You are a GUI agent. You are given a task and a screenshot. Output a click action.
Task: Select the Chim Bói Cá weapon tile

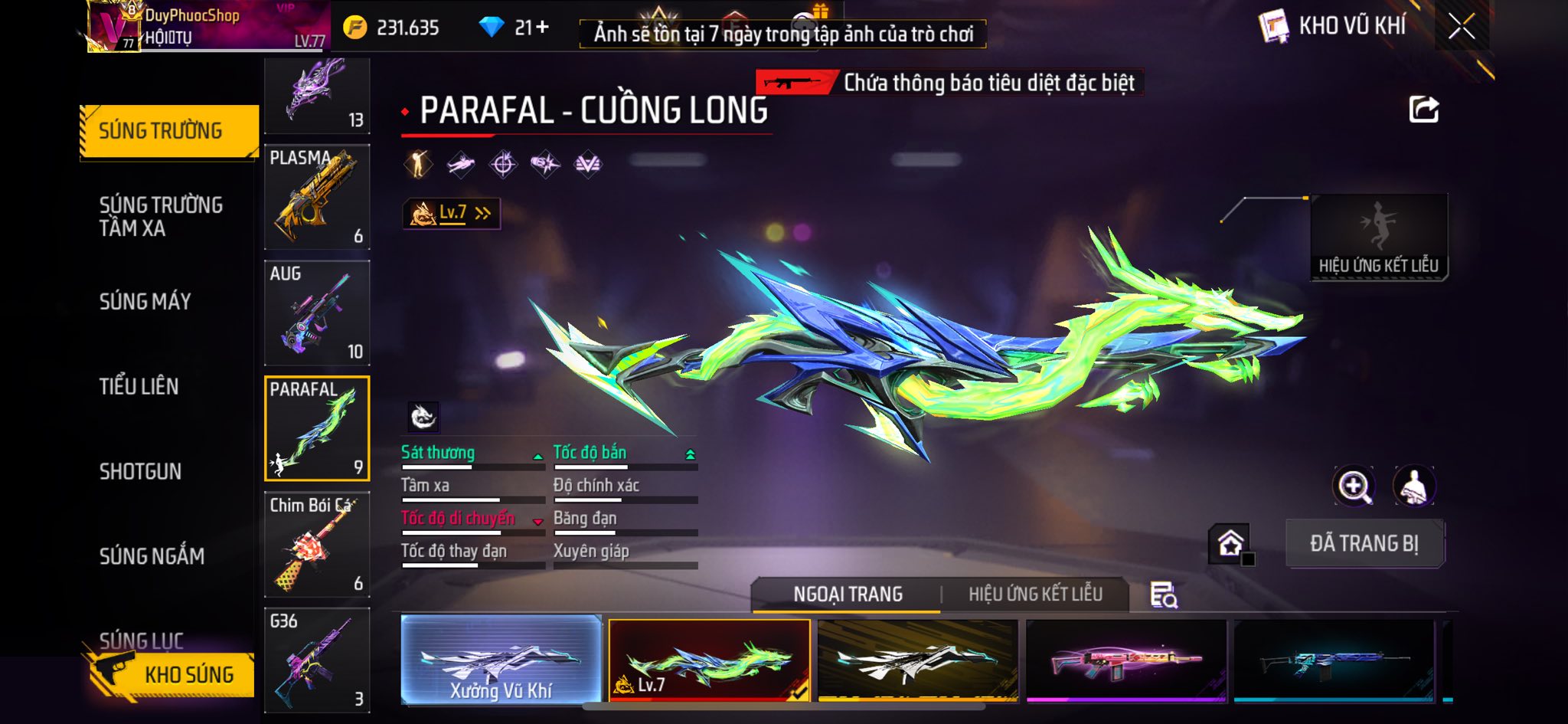pyautogui.click(x=317, y=544)
